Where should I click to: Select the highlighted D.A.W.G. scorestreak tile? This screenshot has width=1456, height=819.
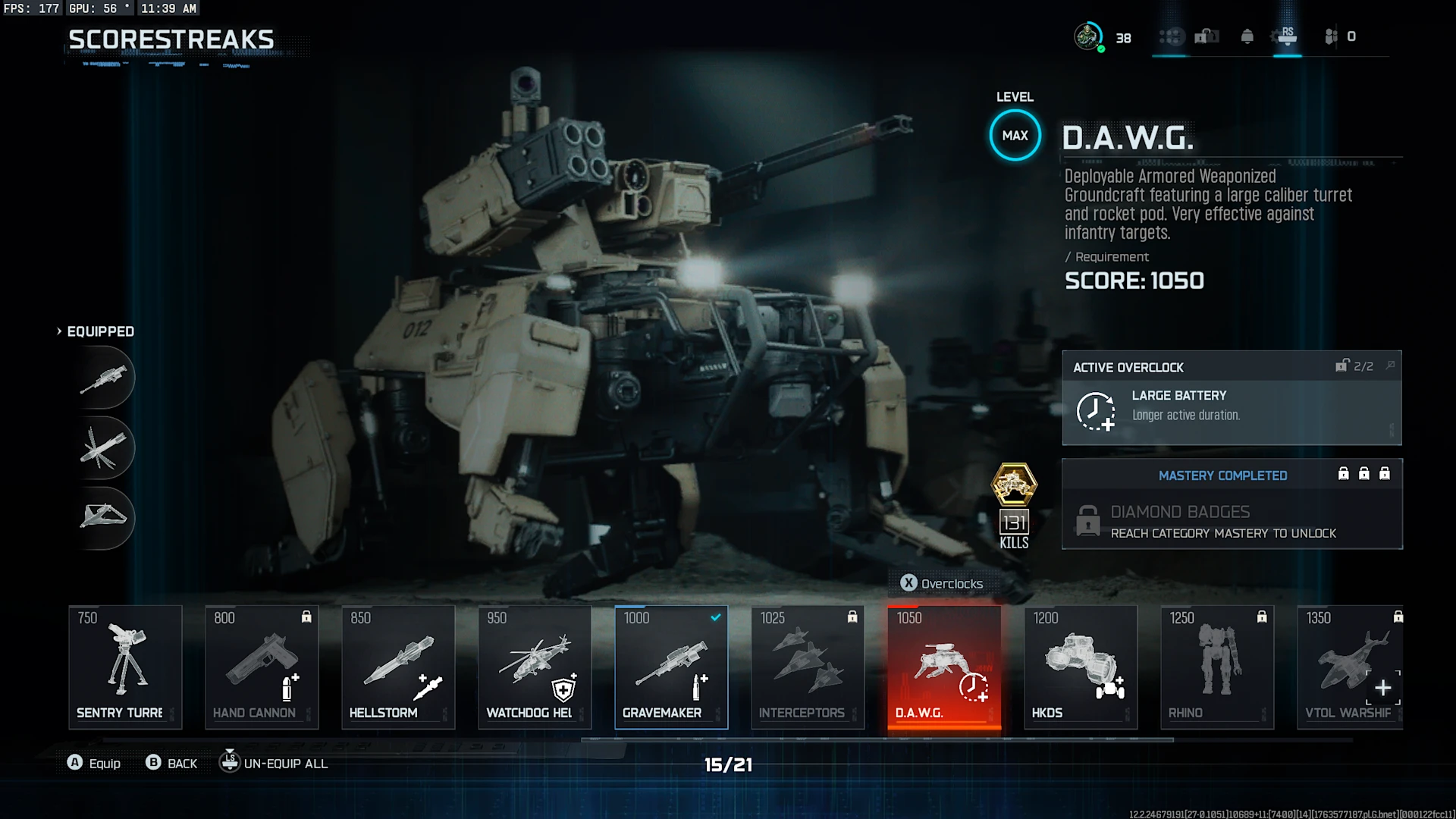(944, 667)
